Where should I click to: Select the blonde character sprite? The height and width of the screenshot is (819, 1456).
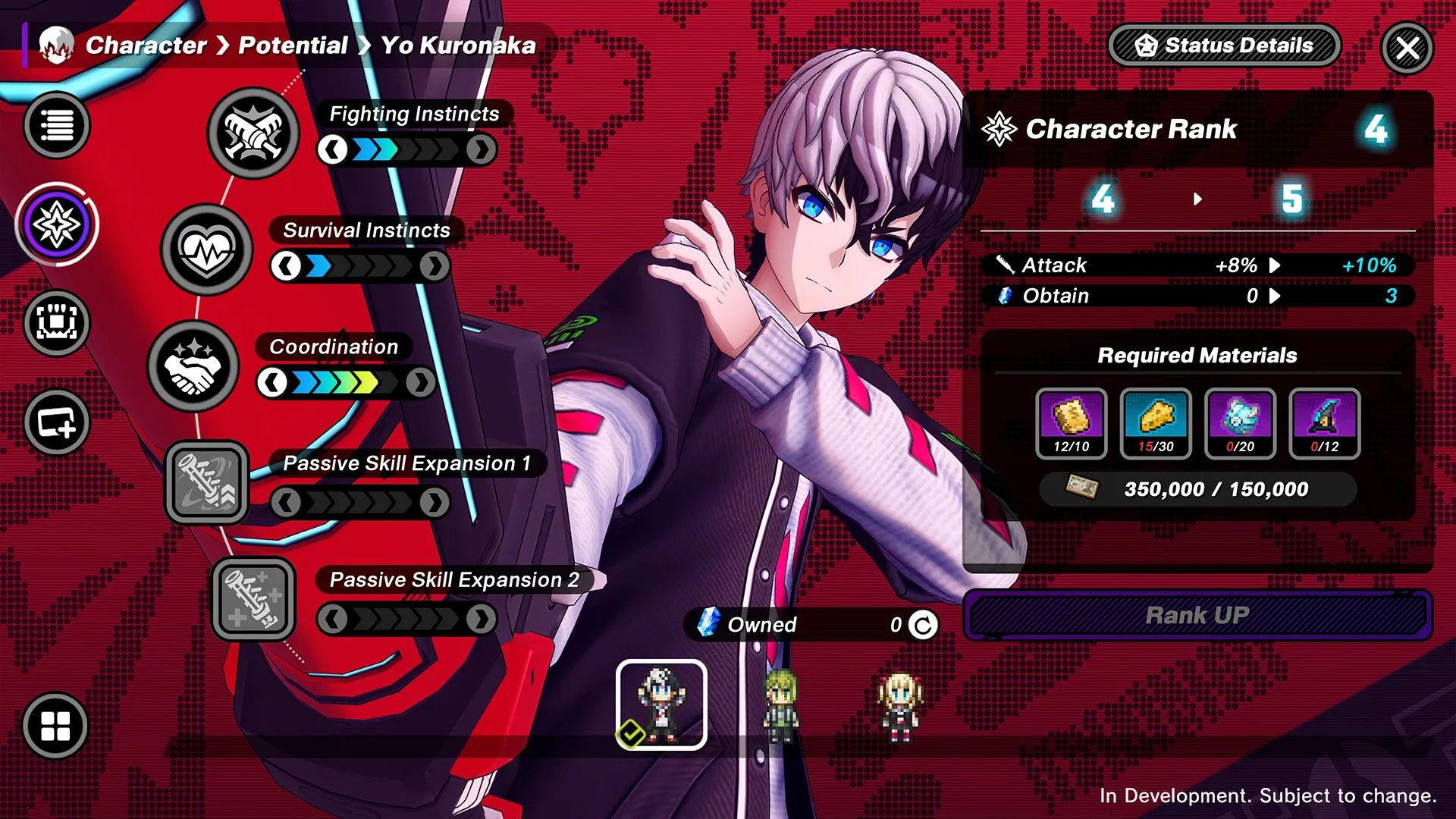coord(899,705)
